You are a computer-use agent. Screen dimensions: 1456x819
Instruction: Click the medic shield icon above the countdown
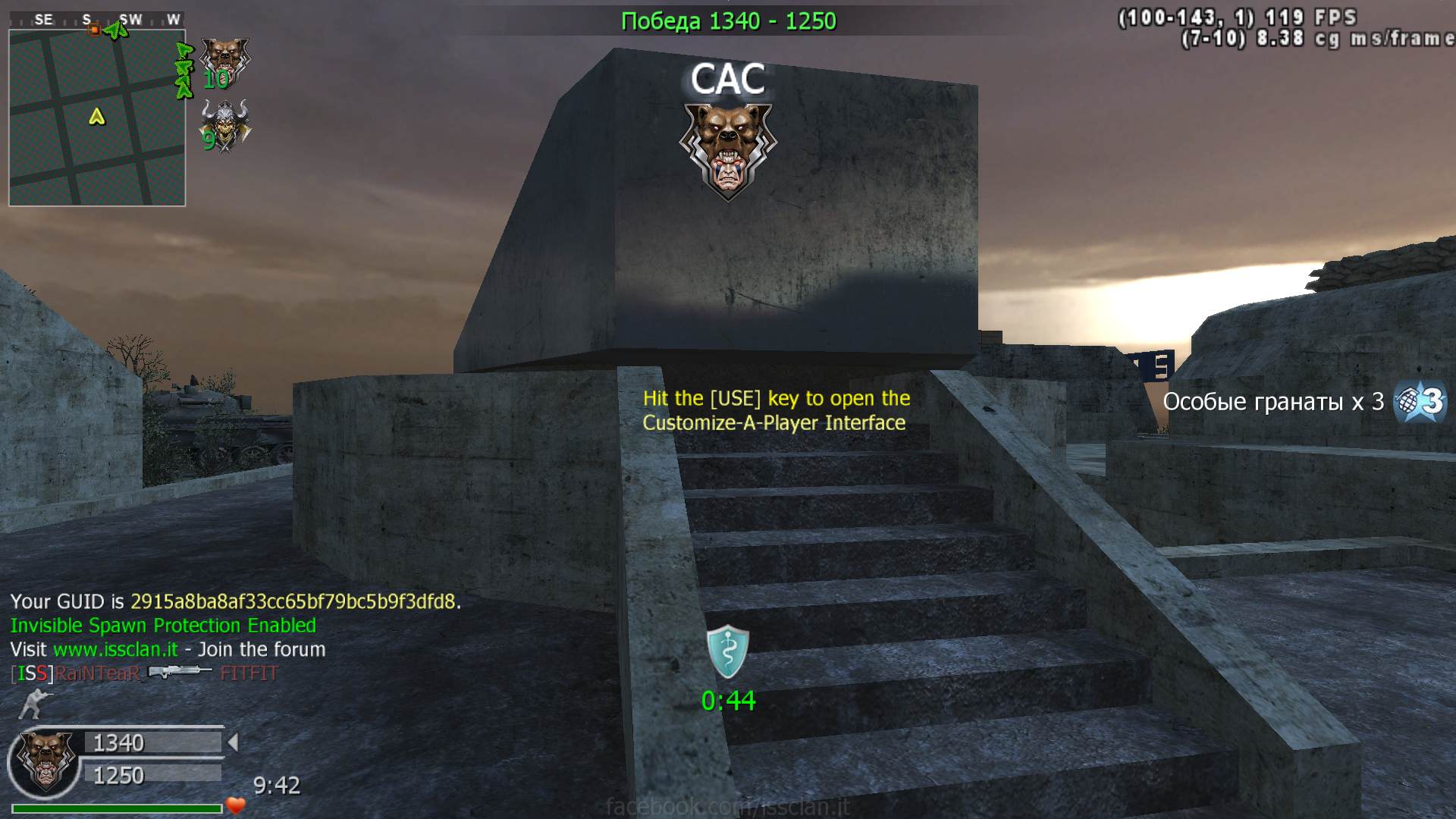(728, 651)
